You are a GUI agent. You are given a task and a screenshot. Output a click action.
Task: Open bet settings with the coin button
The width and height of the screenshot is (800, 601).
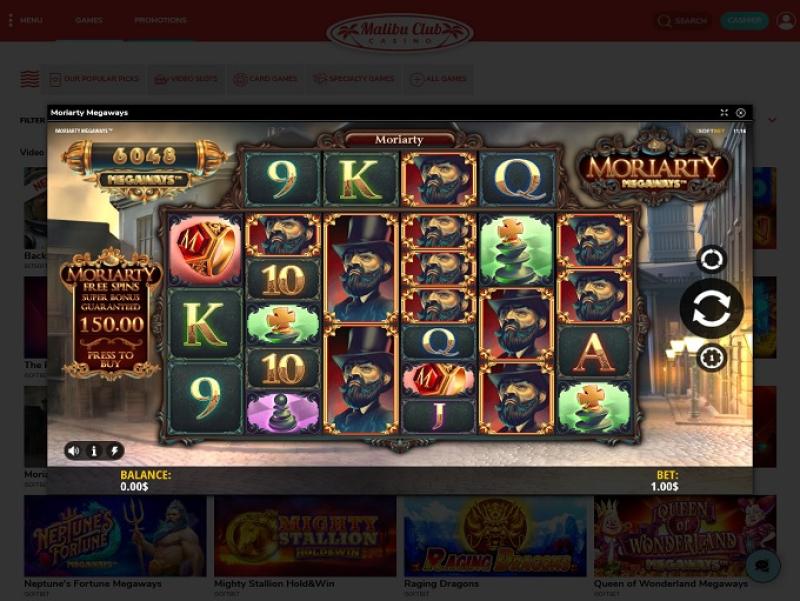pos(712,357)
